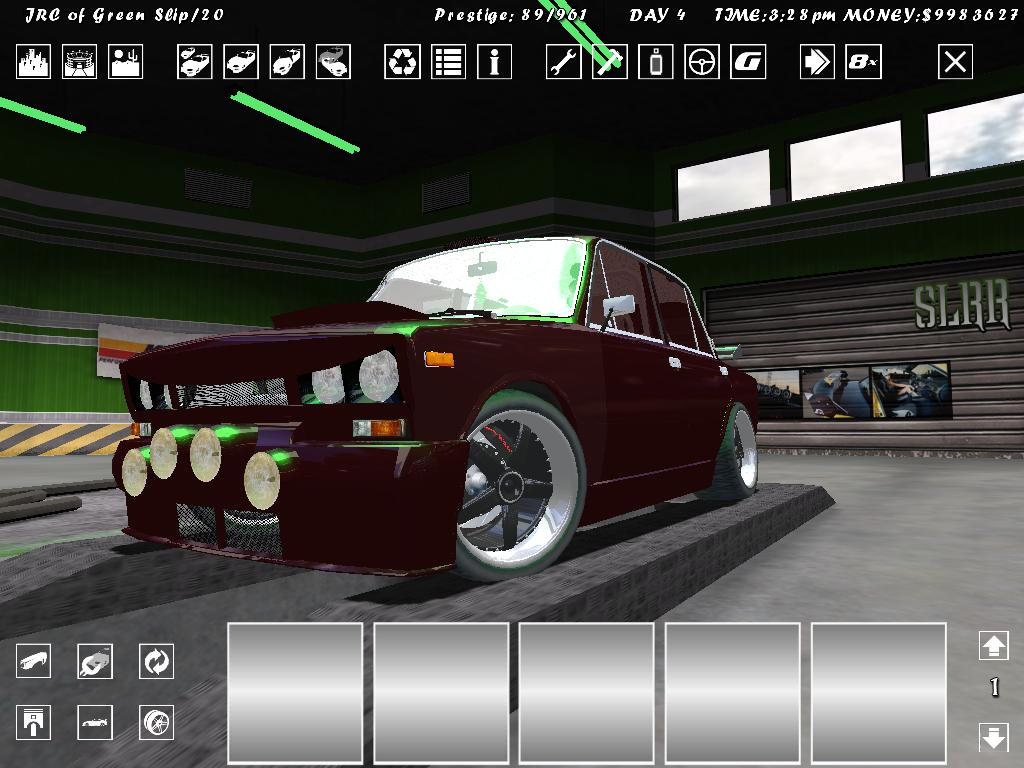1024x768 pixels.
Task: Activate the forward arrow button
Action: pyautogui.click(x=817, y=62)
